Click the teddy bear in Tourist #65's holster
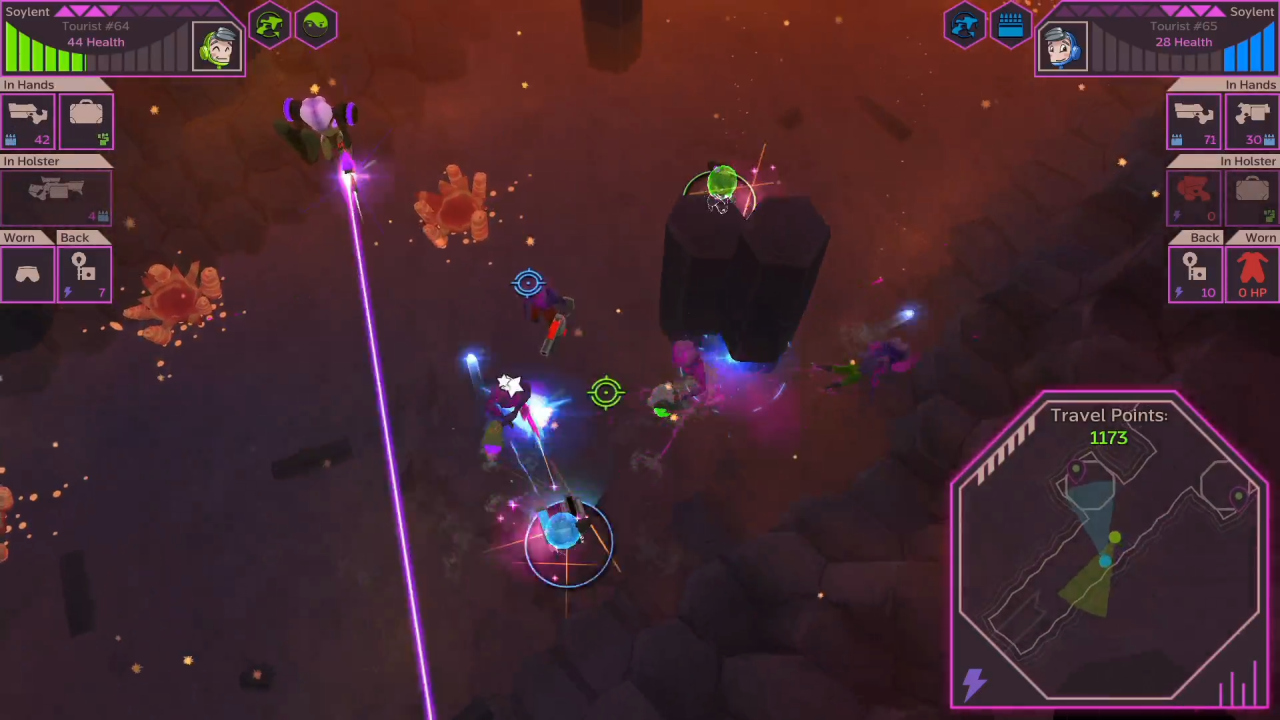Screen dimensions: 1280x720 point(1196,196)
